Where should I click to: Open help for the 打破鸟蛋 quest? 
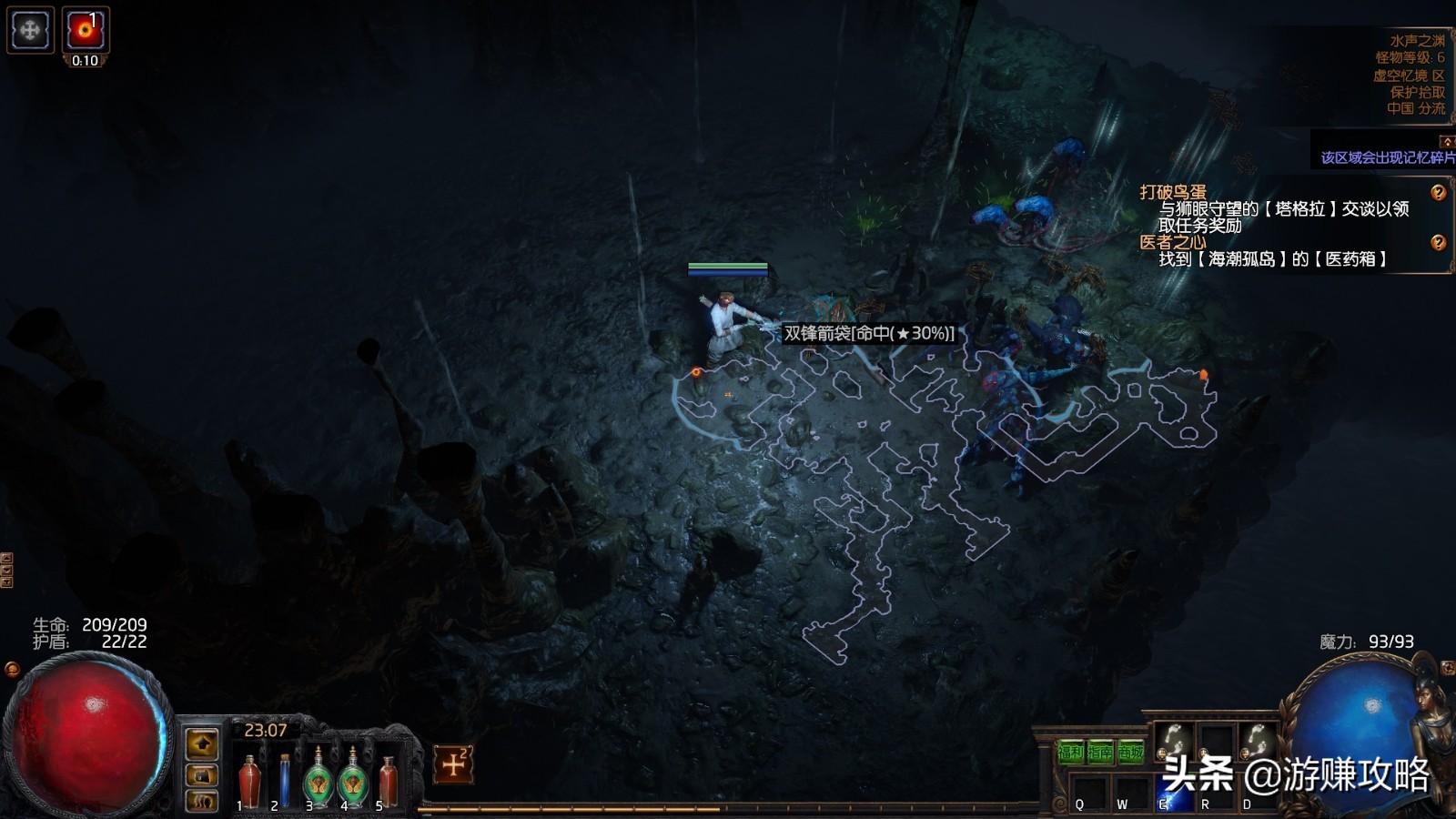[1438, 193]
